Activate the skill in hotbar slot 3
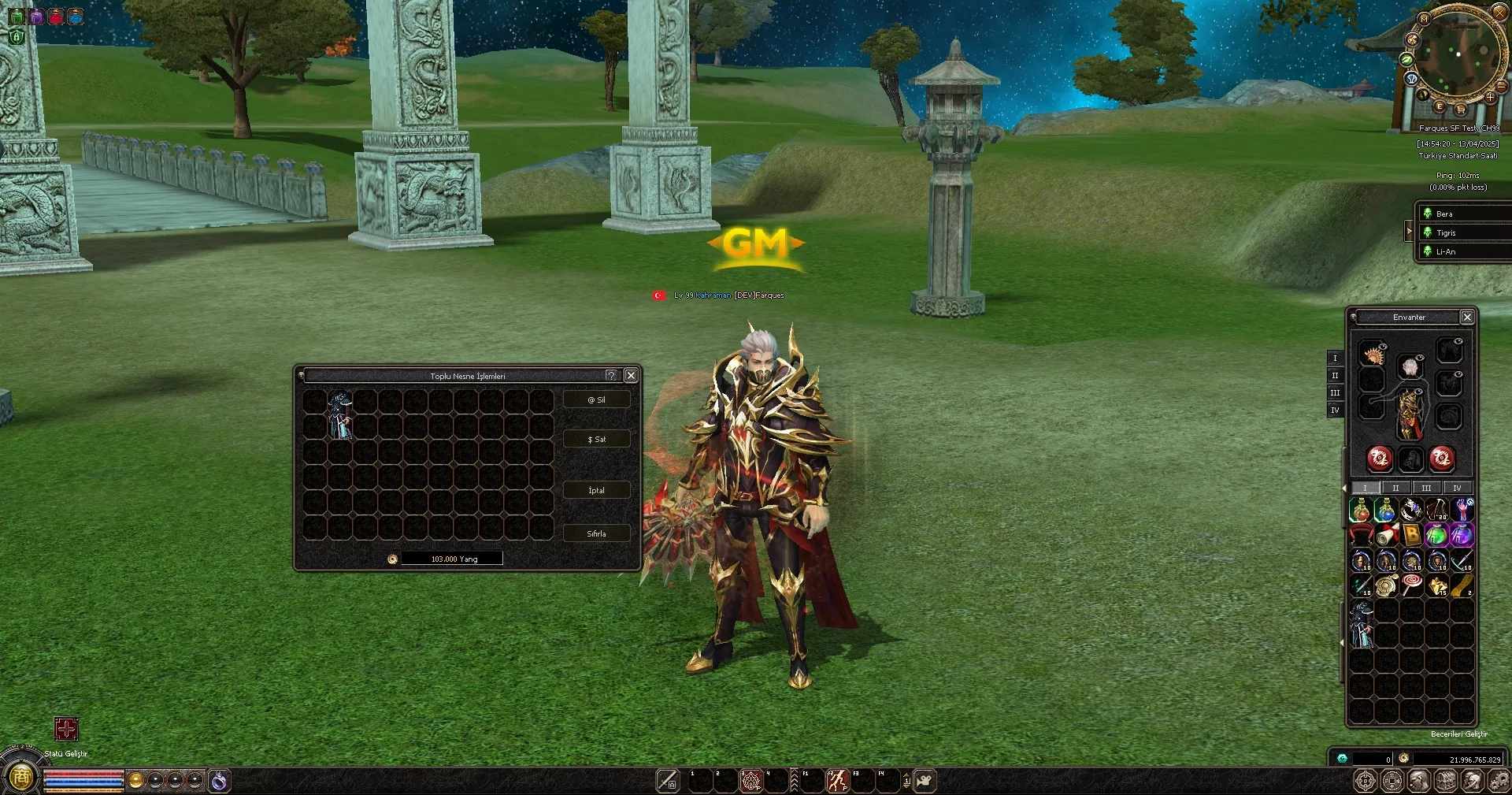This screenshot has height=795, width=1512. (x=750, y=780)
